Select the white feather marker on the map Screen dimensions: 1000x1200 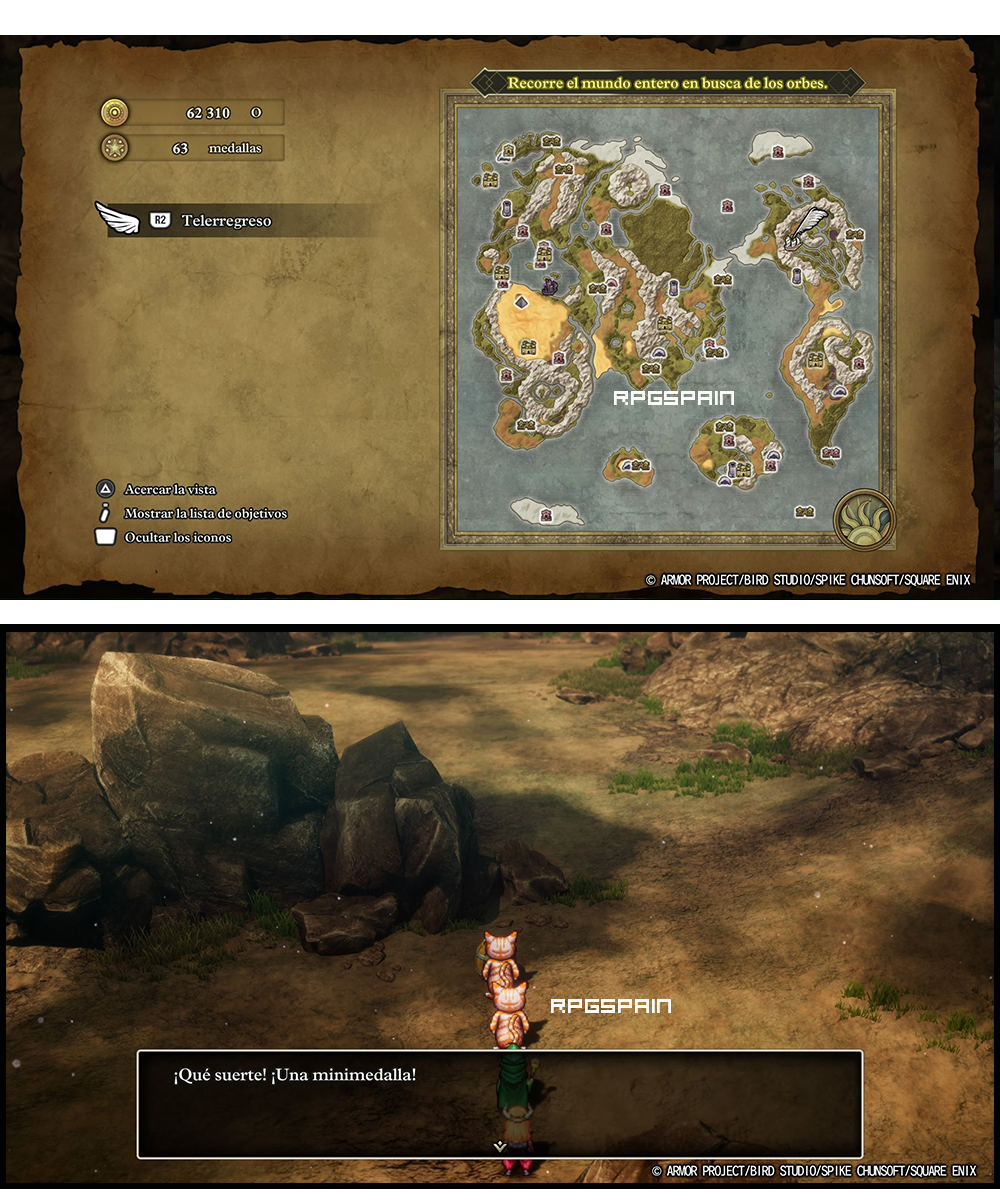click(x=807, y=227)
